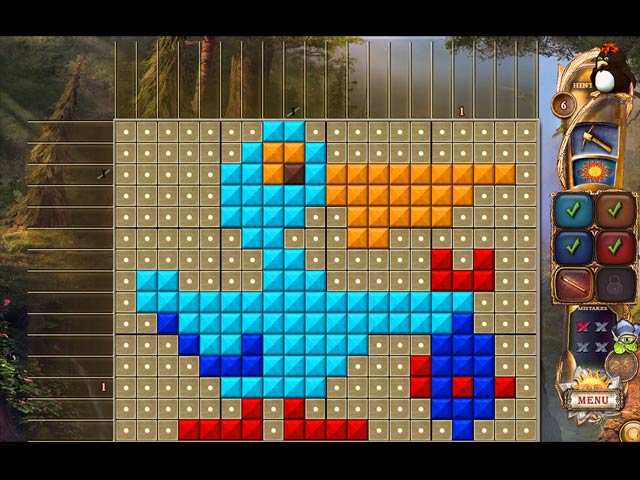Select the orange swatch with stick icon

tap(573, 283)
